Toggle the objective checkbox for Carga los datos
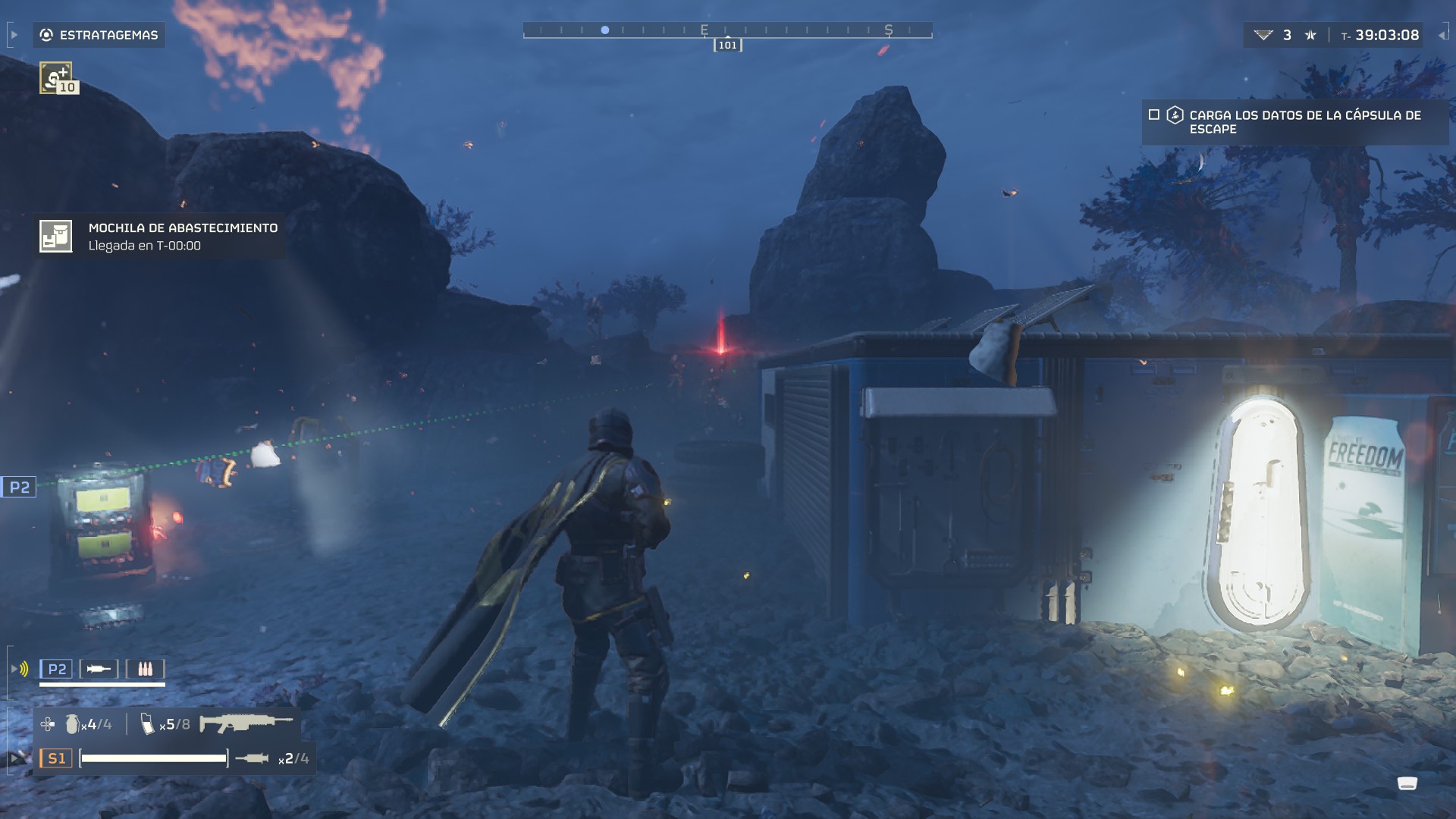This screenshot has width=1456, height=819. (1154, 115)
